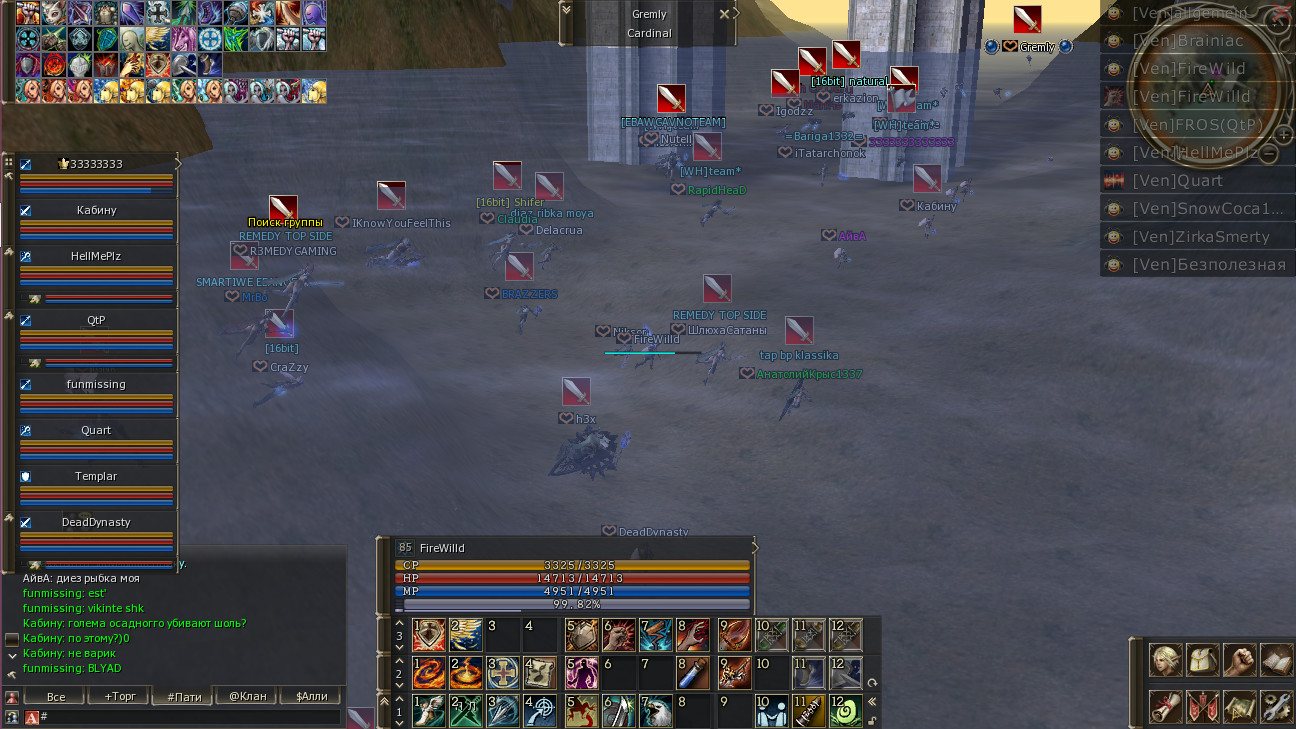Open the quest scroll icon
Image resolution: width=1296 pixels, height=729 pixels.
(1165, 706)
